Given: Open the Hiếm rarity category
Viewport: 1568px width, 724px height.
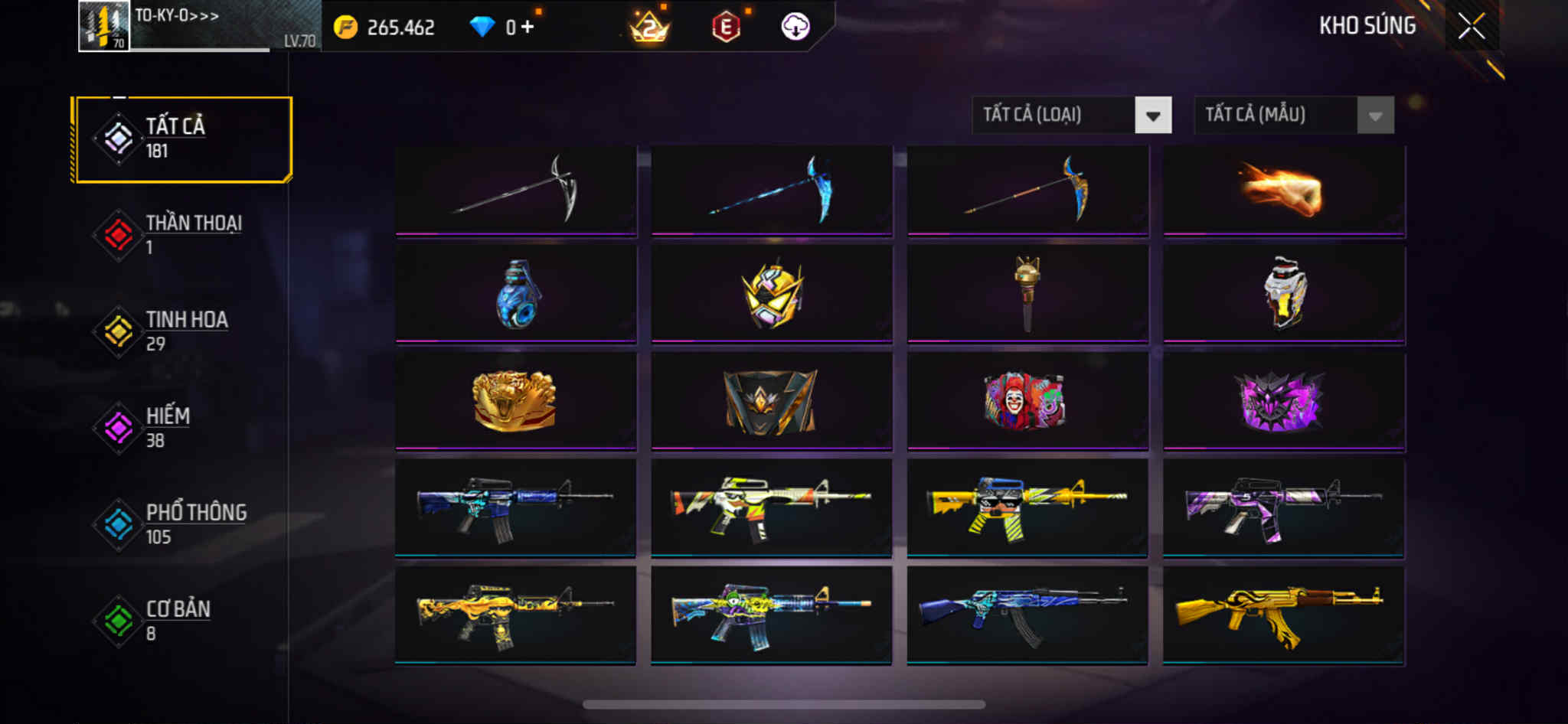Looking at the screenshot, I should click(x=182, y=427).
